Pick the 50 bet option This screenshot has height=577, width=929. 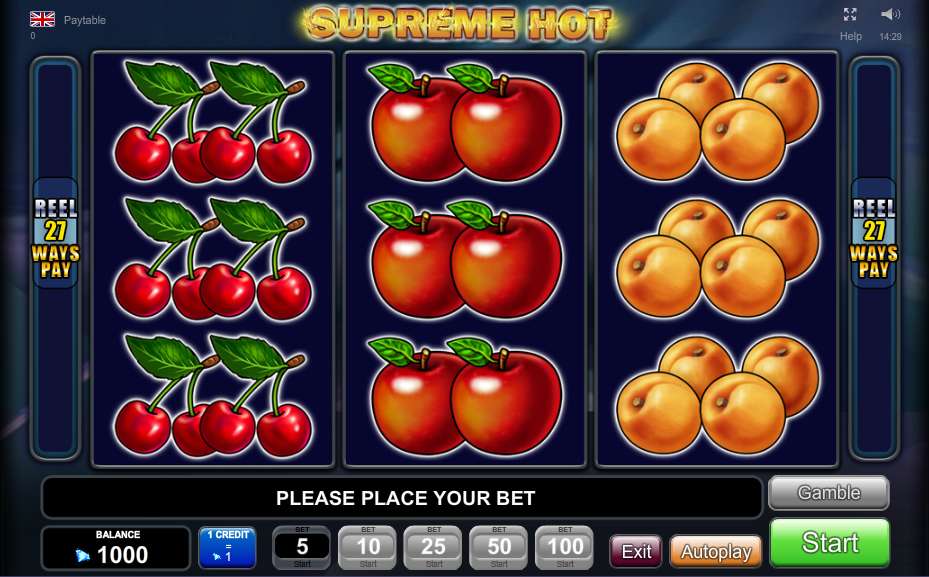[499, 548]
